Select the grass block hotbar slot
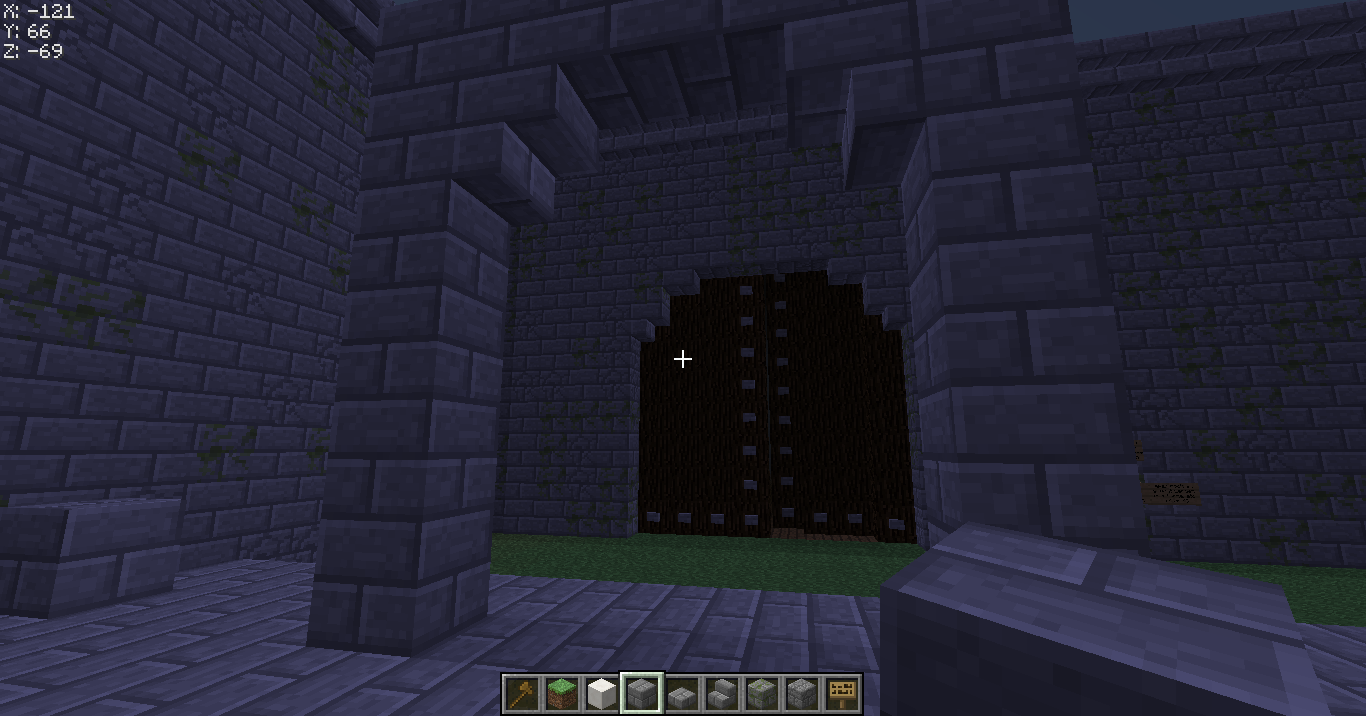 point(562,693)
